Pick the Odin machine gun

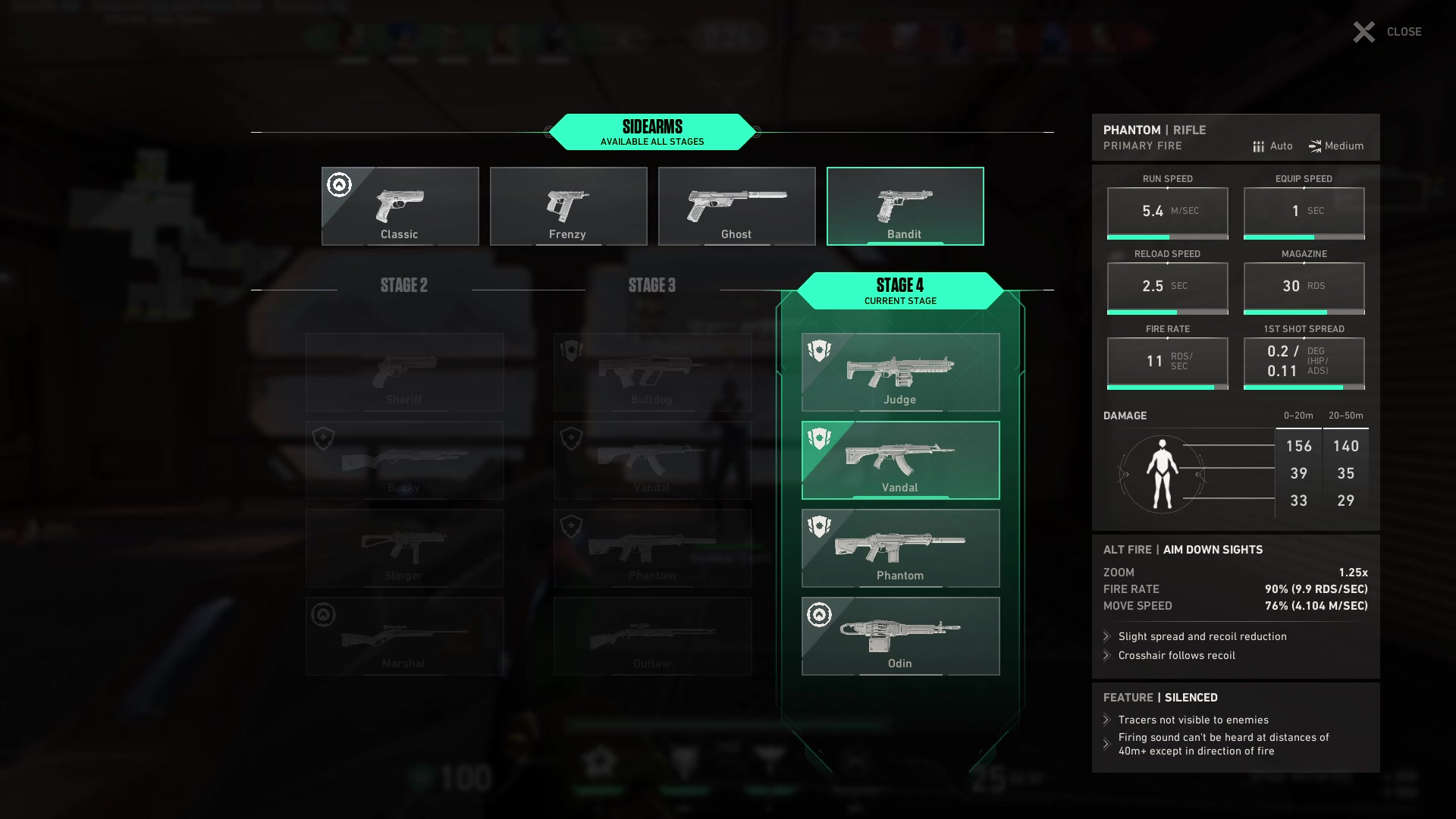click(900, 636)
